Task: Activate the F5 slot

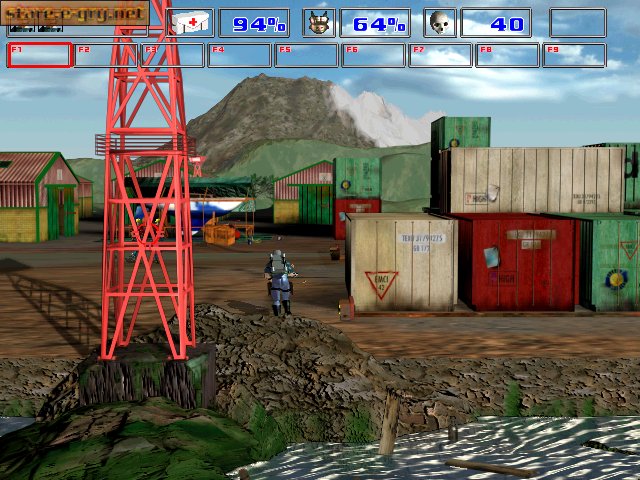Action: (307, 55)
